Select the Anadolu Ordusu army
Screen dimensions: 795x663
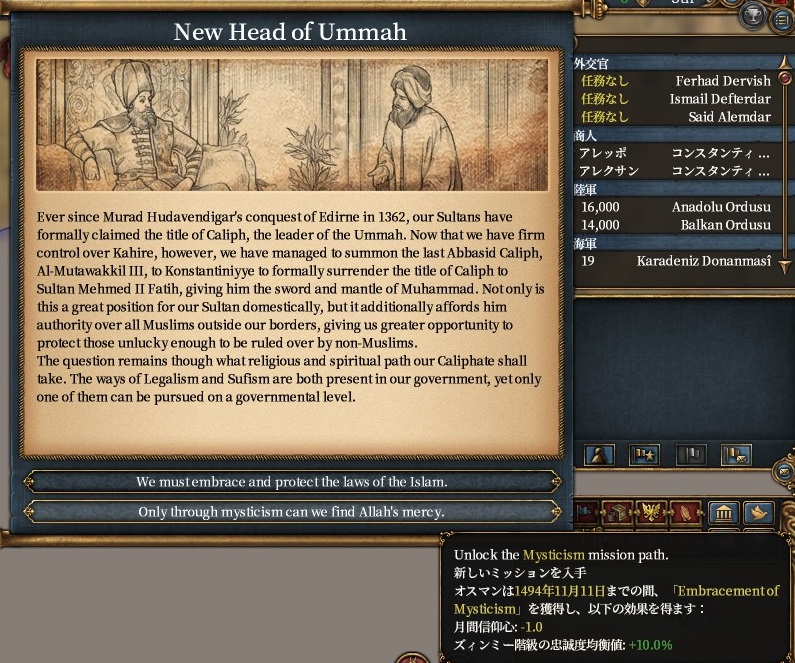[x=672, y=207]
